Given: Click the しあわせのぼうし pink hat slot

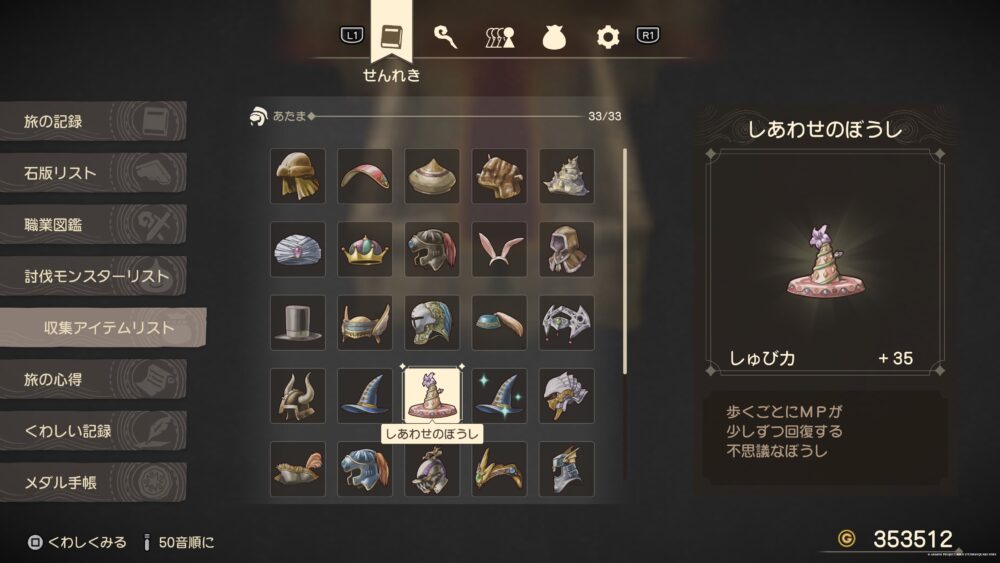Looking at the screenshot, I should pyautogui.click(x=431, y=395).
